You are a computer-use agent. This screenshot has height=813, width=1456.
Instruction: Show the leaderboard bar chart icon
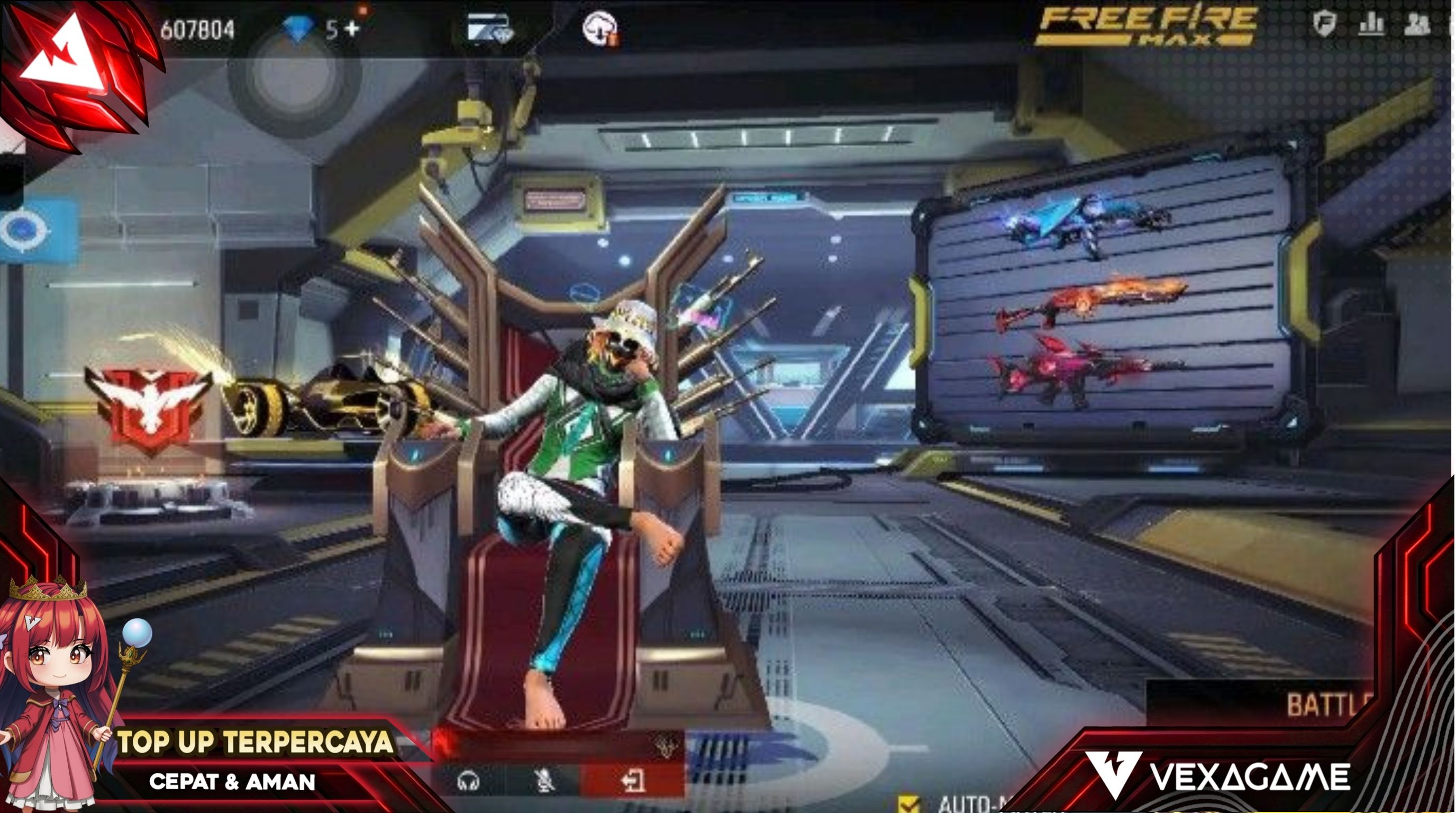(1371, 24)
